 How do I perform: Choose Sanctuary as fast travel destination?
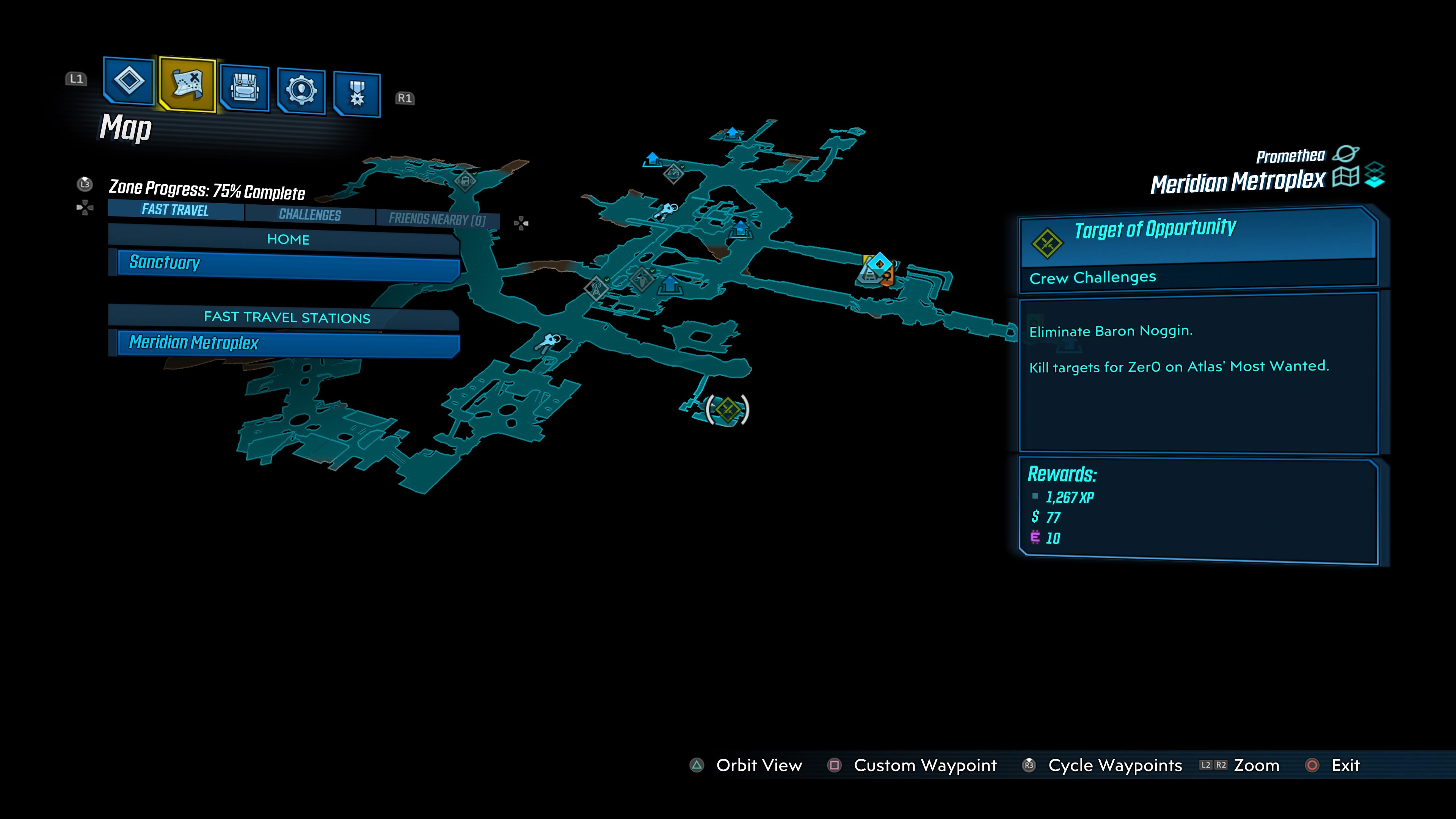(x=288, y=264)
